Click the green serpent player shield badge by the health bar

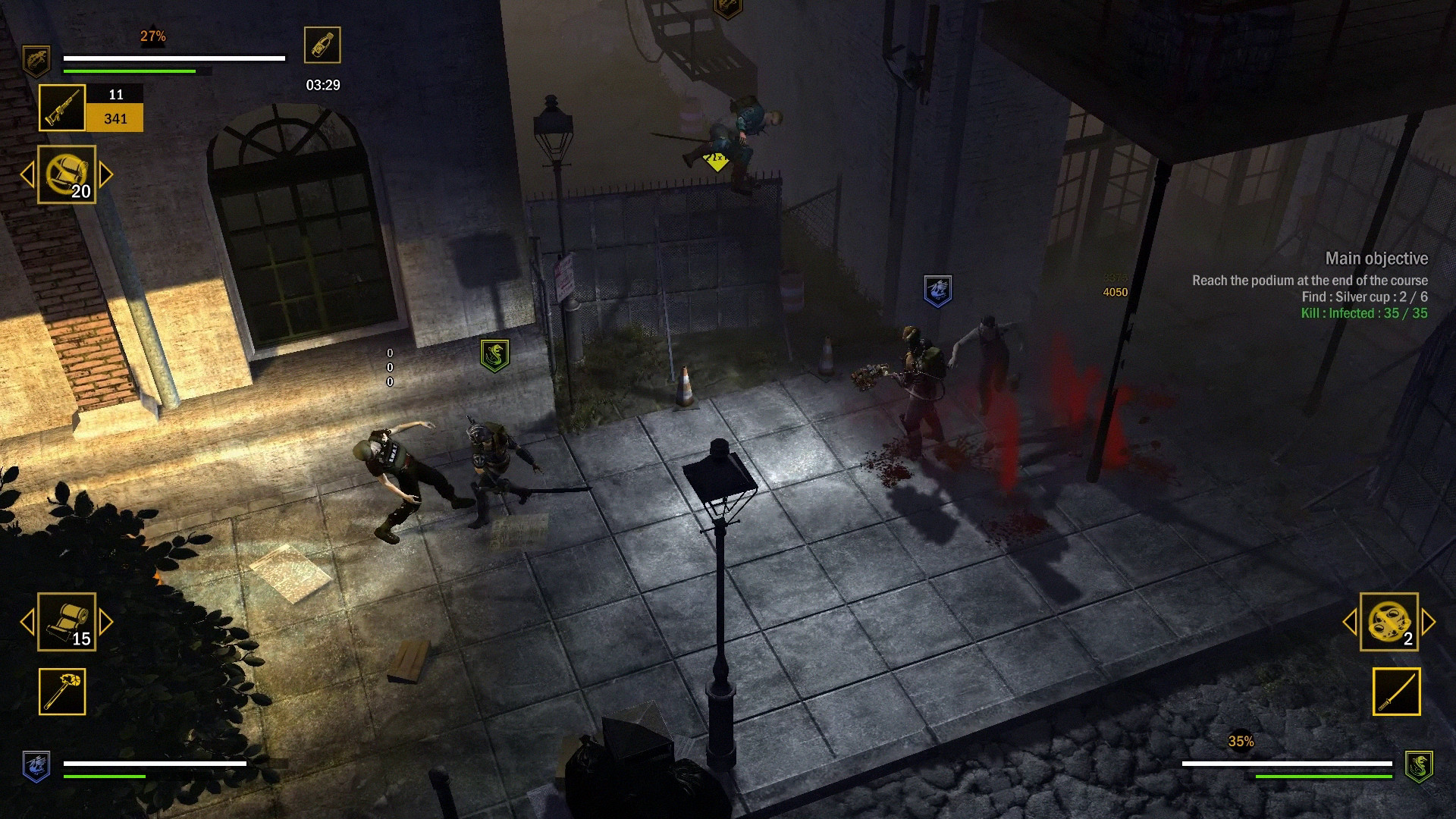[1418, 766]
